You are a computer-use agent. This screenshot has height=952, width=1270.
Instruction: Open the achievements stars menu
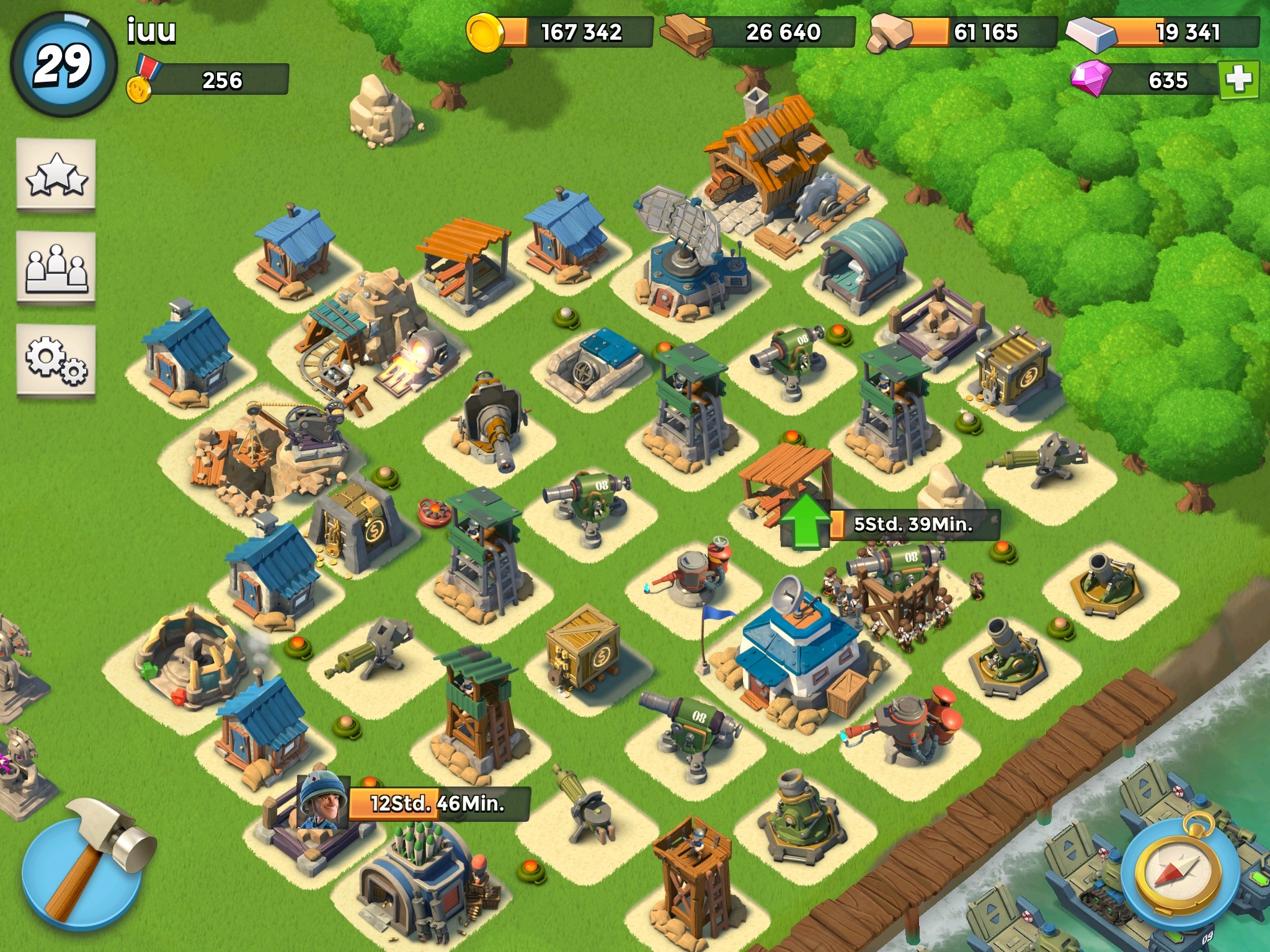coord(56,175)
